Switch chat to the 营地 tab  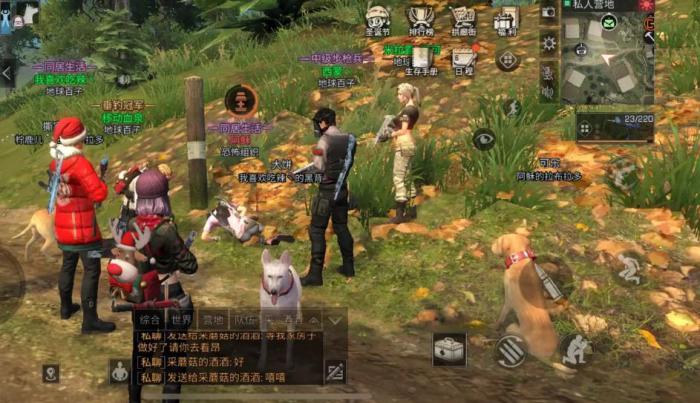pos(213,320)
